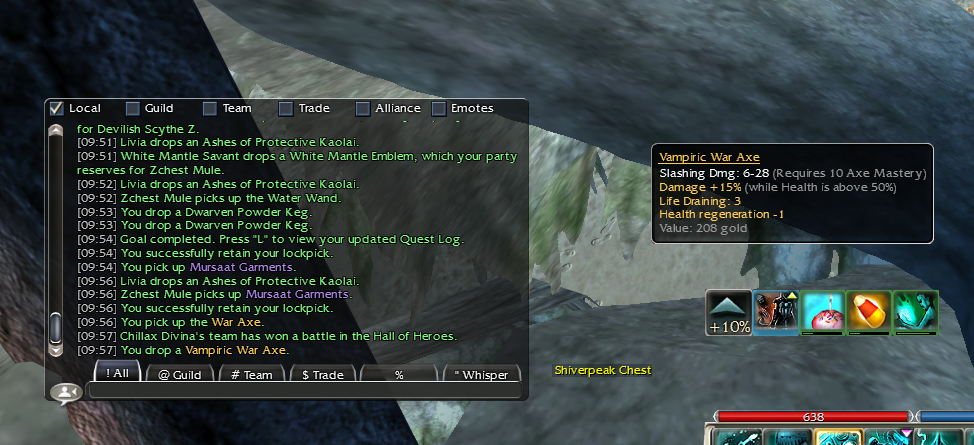
Task: Turn on the Alliance chat filter
Action: [x=363, y=108]
